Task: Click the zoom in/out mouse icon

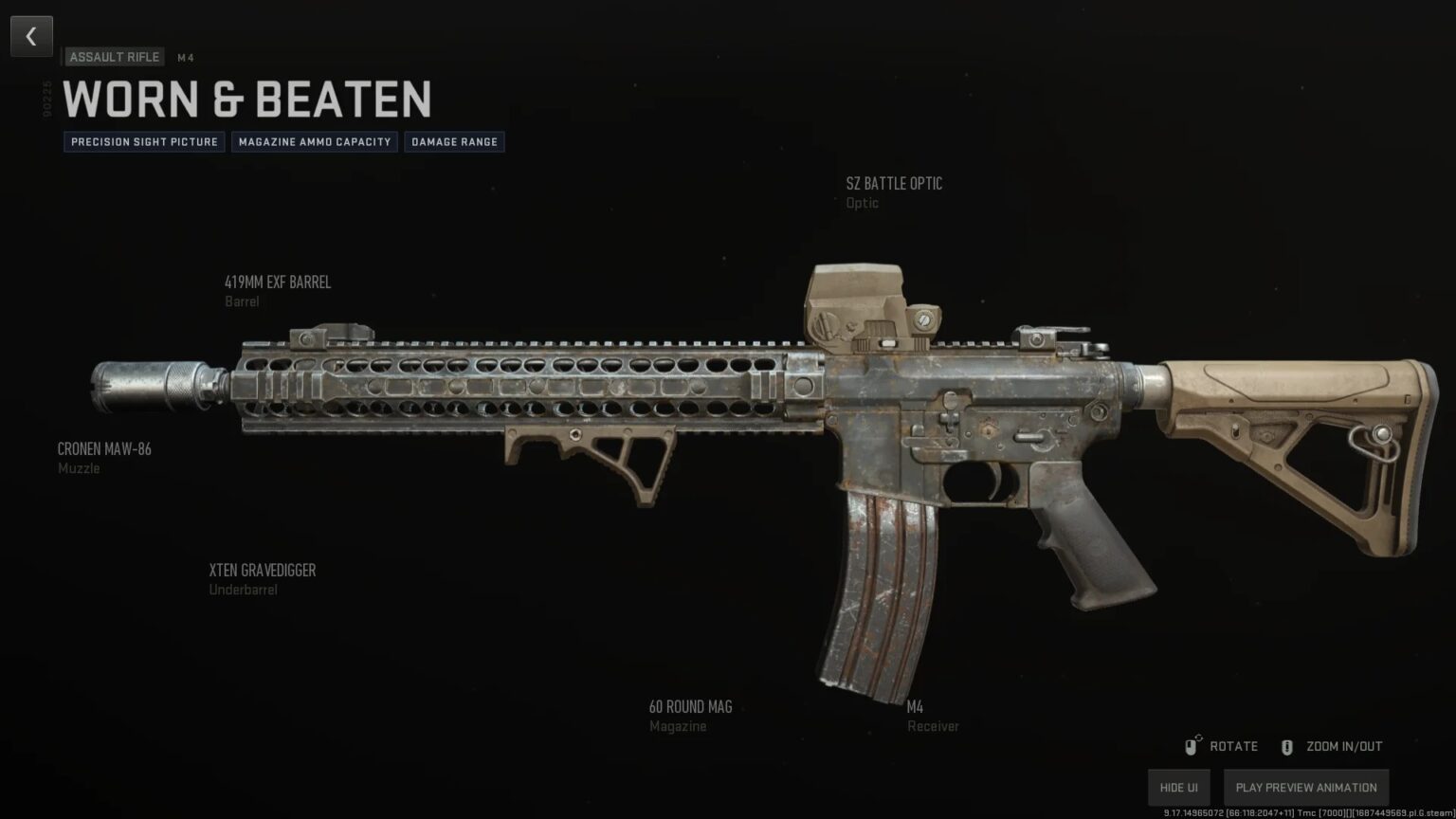Action: tap(1286, 746)
